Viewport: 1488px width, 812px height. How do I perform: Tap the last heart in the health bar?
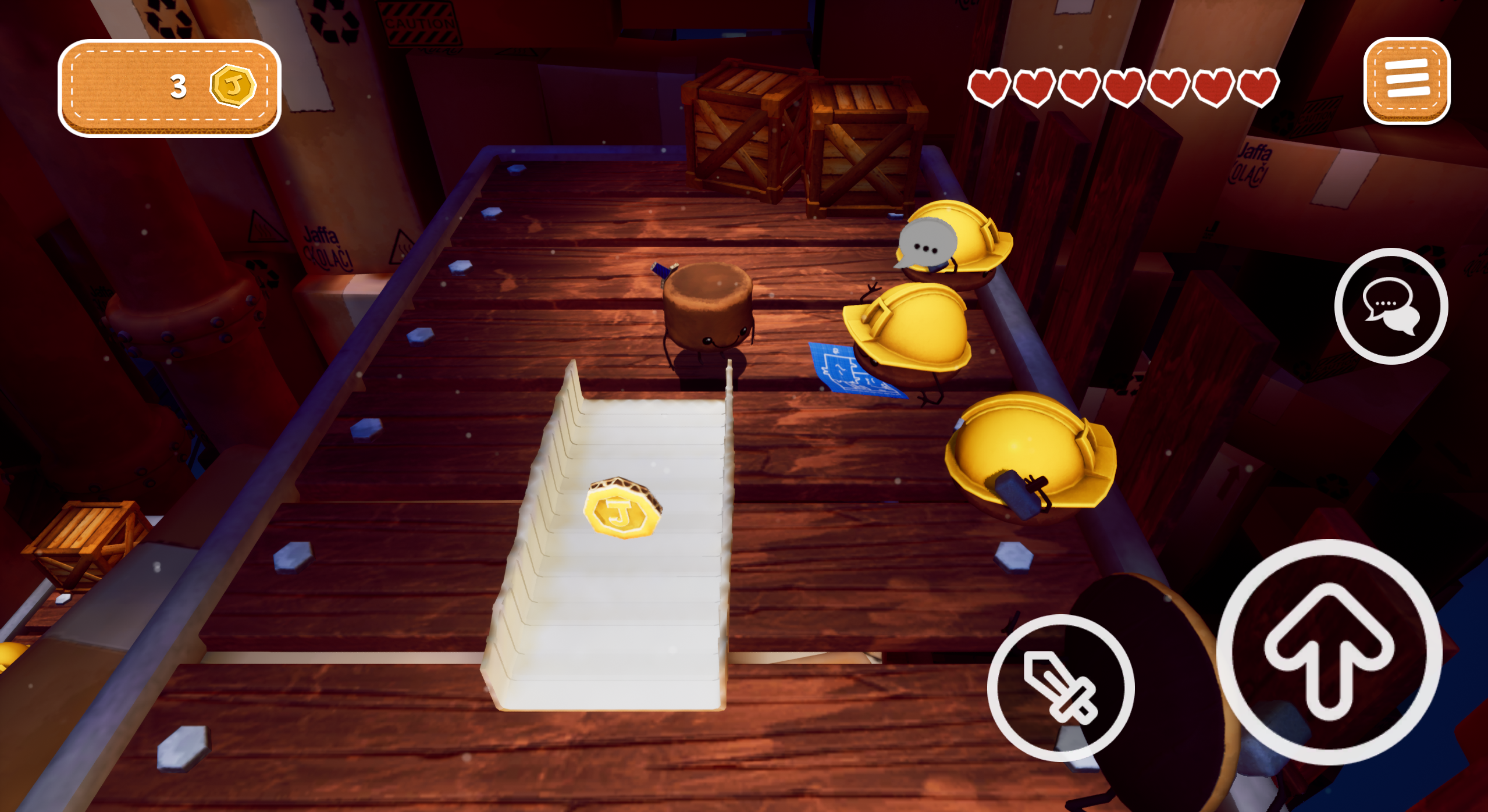tap(1258, 86)
